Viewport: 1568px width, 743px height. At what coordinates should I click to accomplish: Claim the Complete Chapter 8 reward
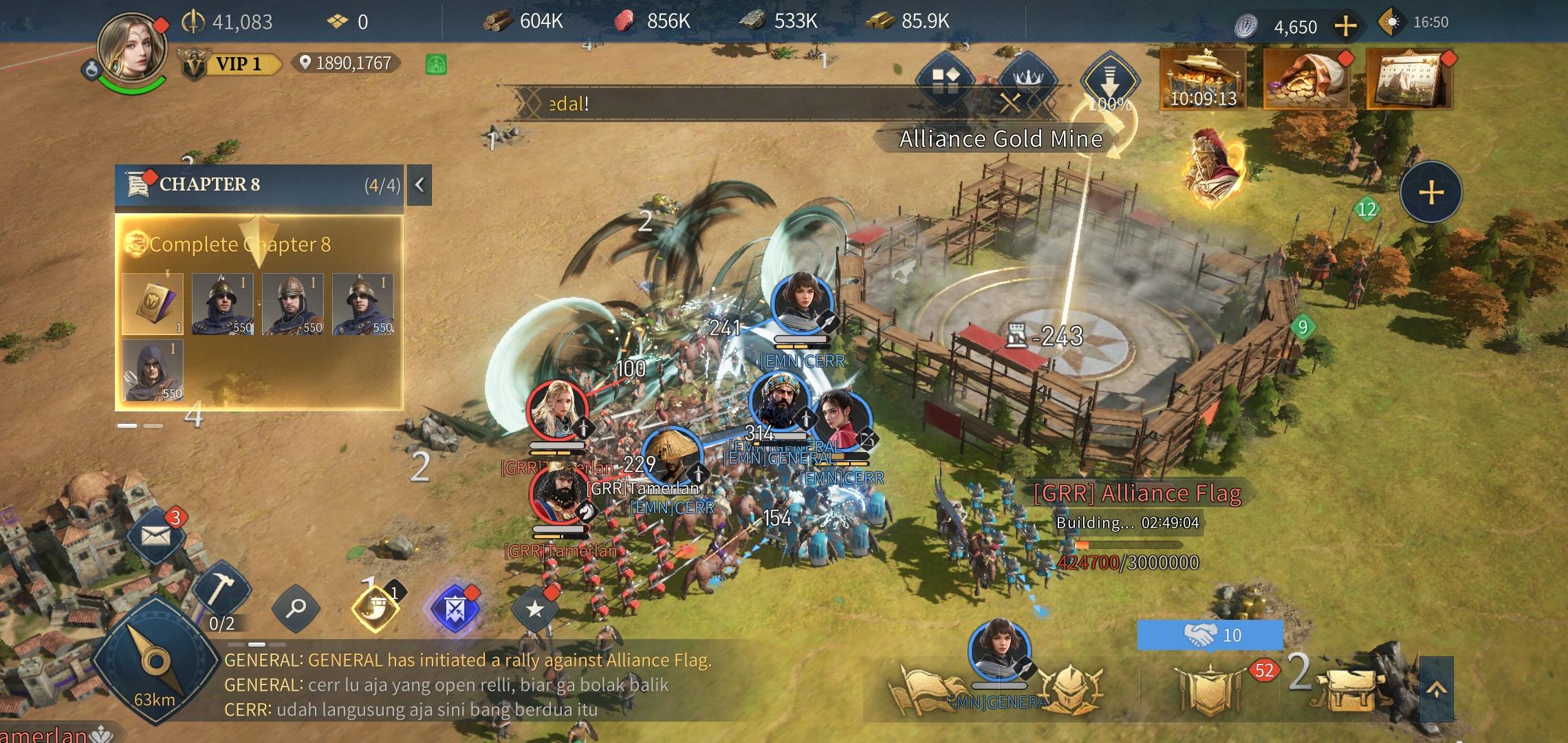[258, 244]
